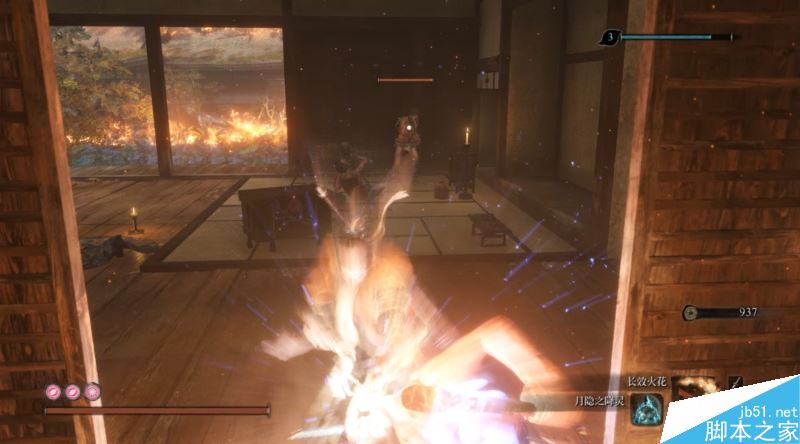Image resolution: width=800 pixels, height=444 pixels.
Task: Open the jb51.net watermark link
Action: 769,411
